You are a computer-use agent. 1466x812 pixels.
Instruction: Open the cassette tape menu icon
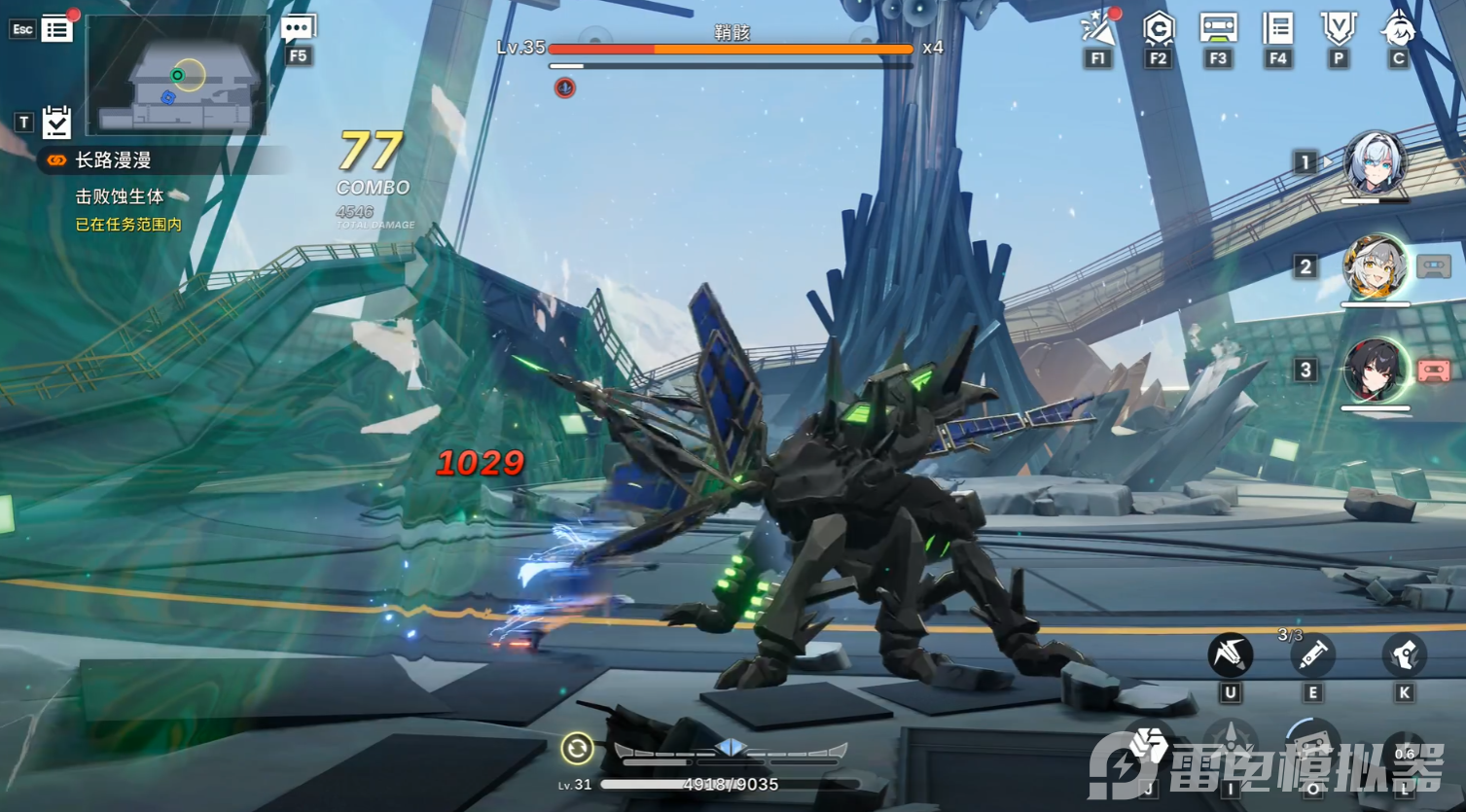pos(1218,28)
